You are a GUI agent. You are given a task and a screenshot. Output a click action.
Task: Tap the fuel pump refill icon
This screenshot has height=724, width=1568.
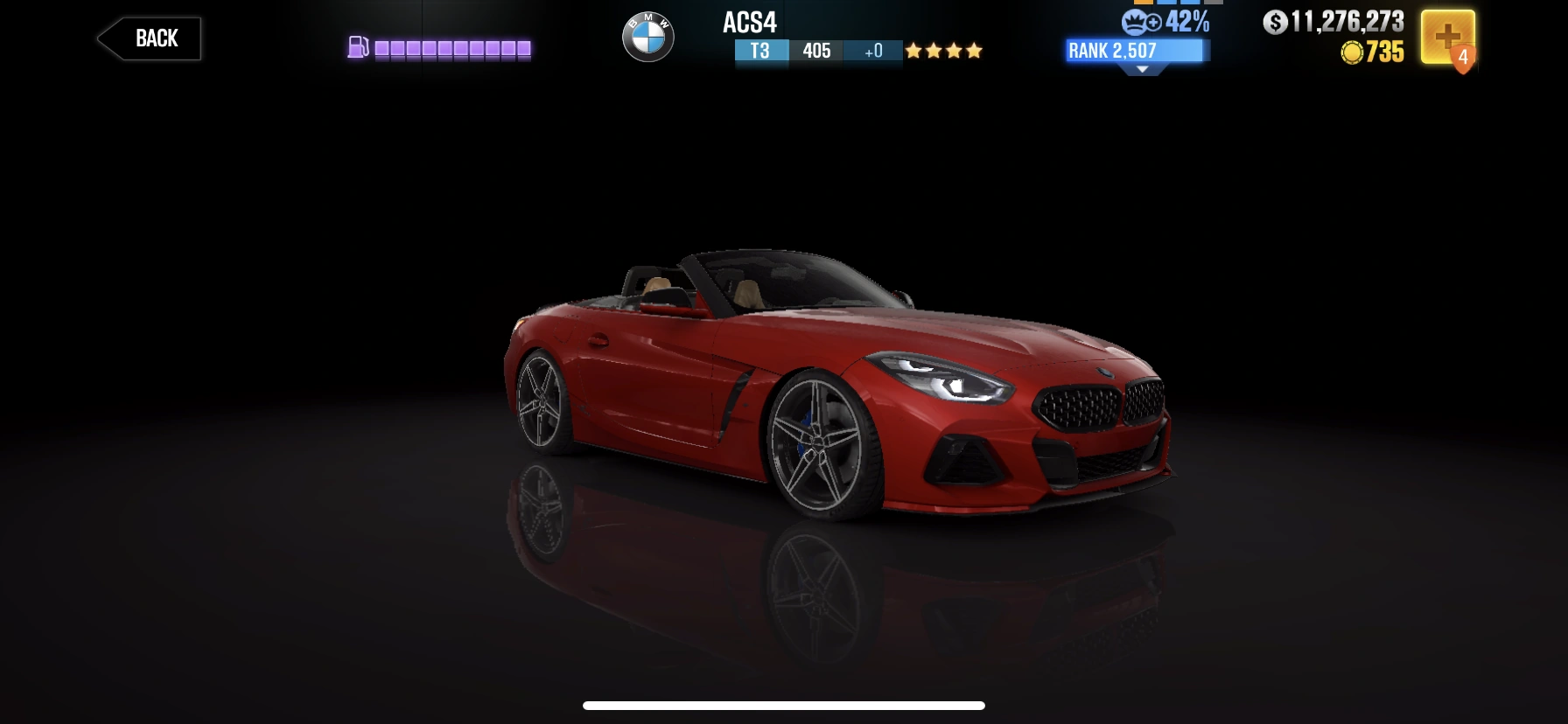coord(359,46)
